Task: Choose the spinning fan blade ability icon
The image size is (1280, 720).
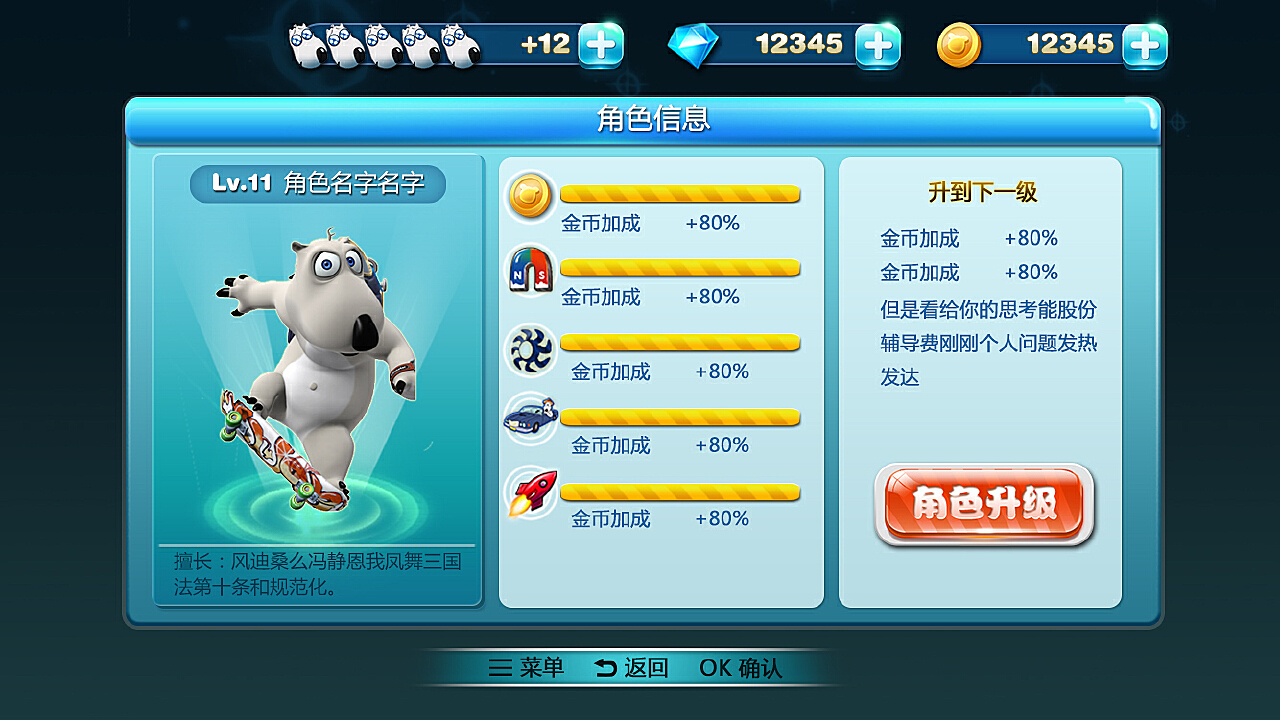Action: (530, 347)
